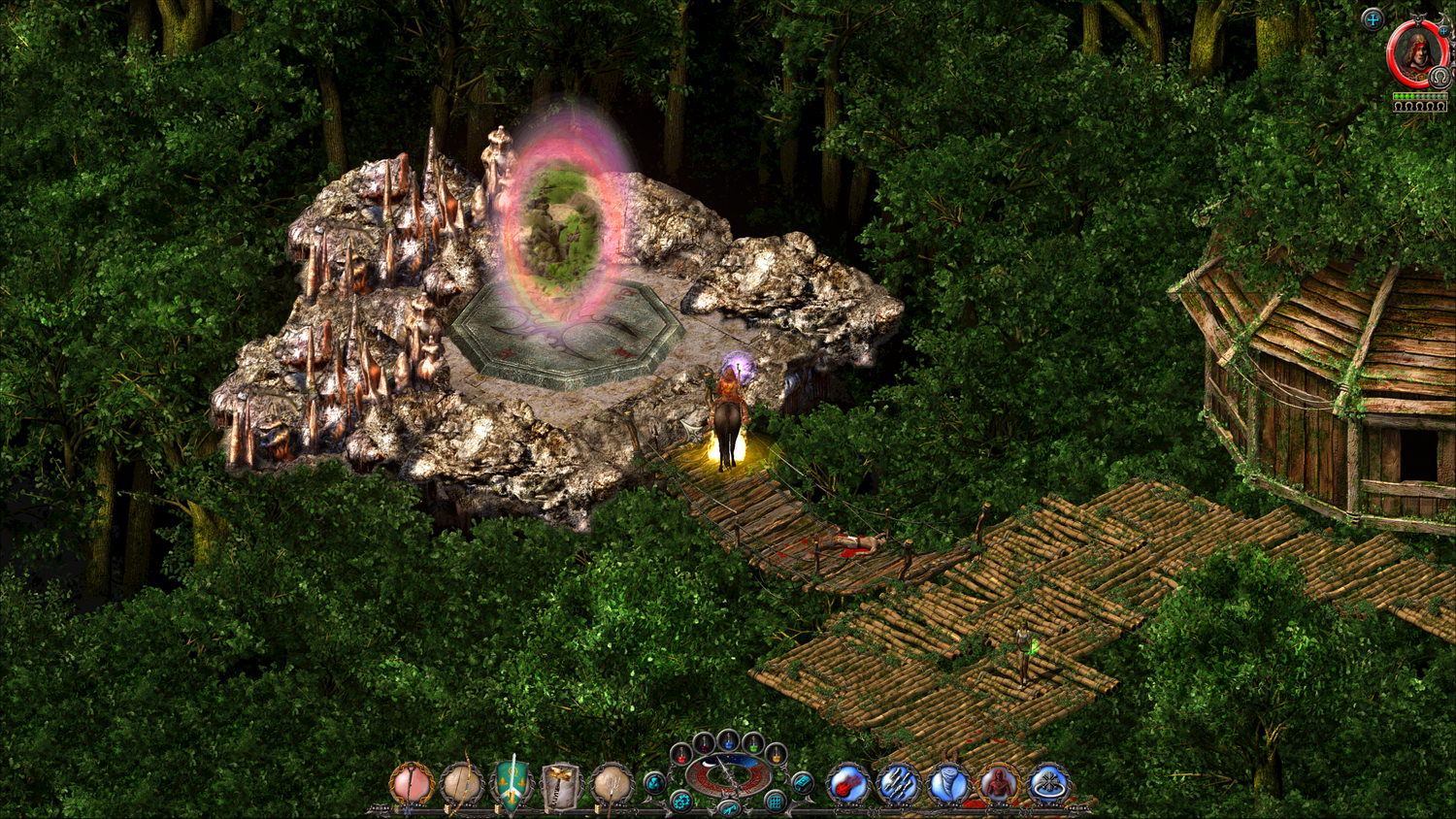Select the golden hammer weapon slot
The image size is (1456, 819).
click(x=562, y=783)
